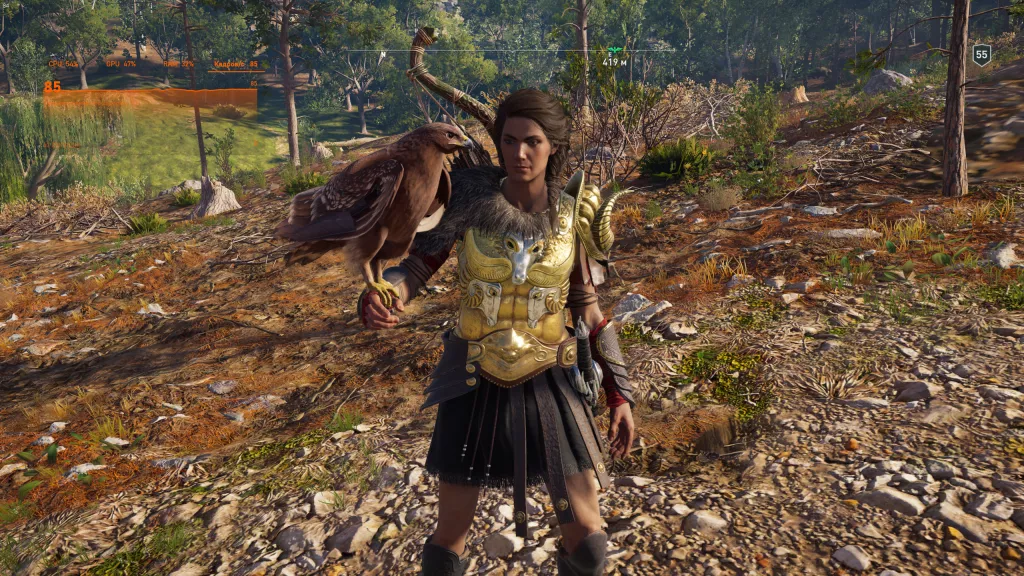1024x576 pixels.
Task: Click the green quest marker on the compass
Action: point(614,49)
